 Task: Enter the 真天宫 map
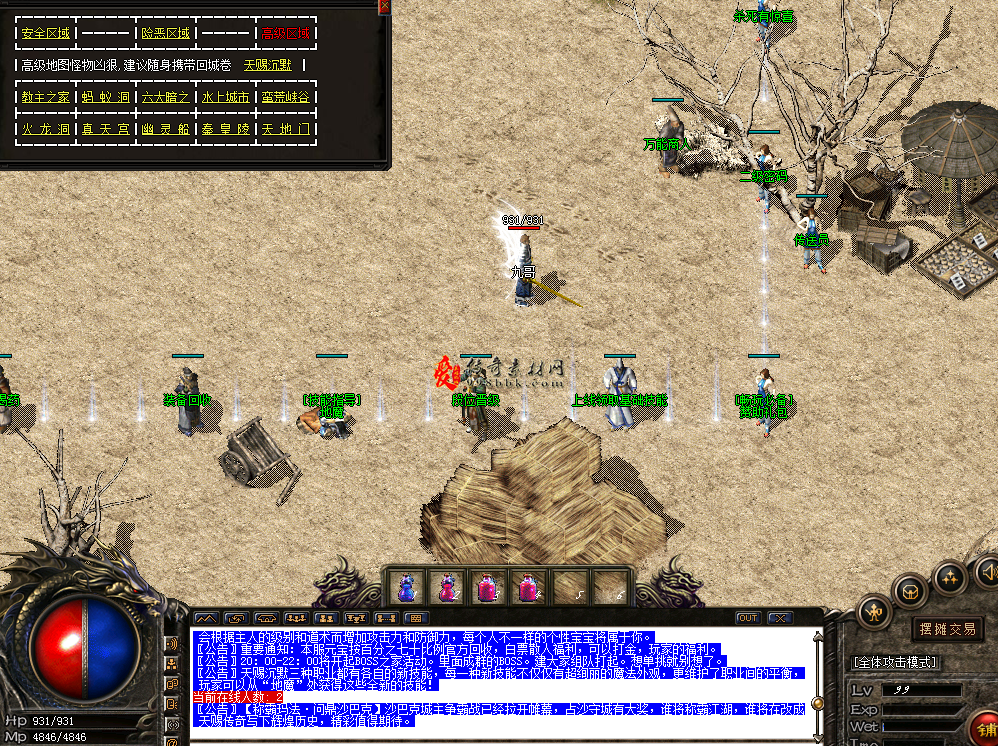pos(105,129)
